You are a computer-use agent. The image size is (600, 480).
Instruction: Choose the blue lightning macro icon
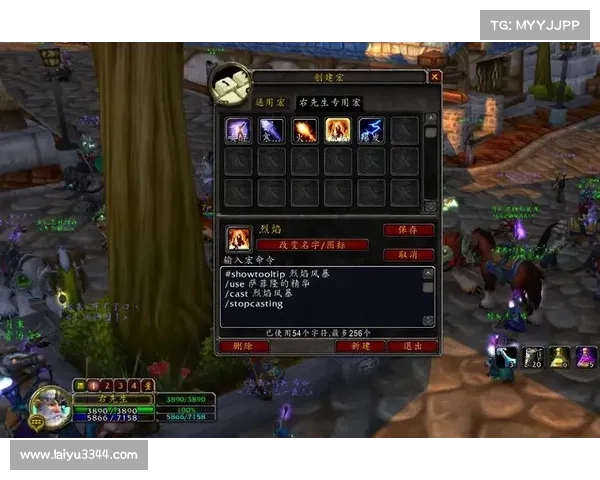coord(371,130)
